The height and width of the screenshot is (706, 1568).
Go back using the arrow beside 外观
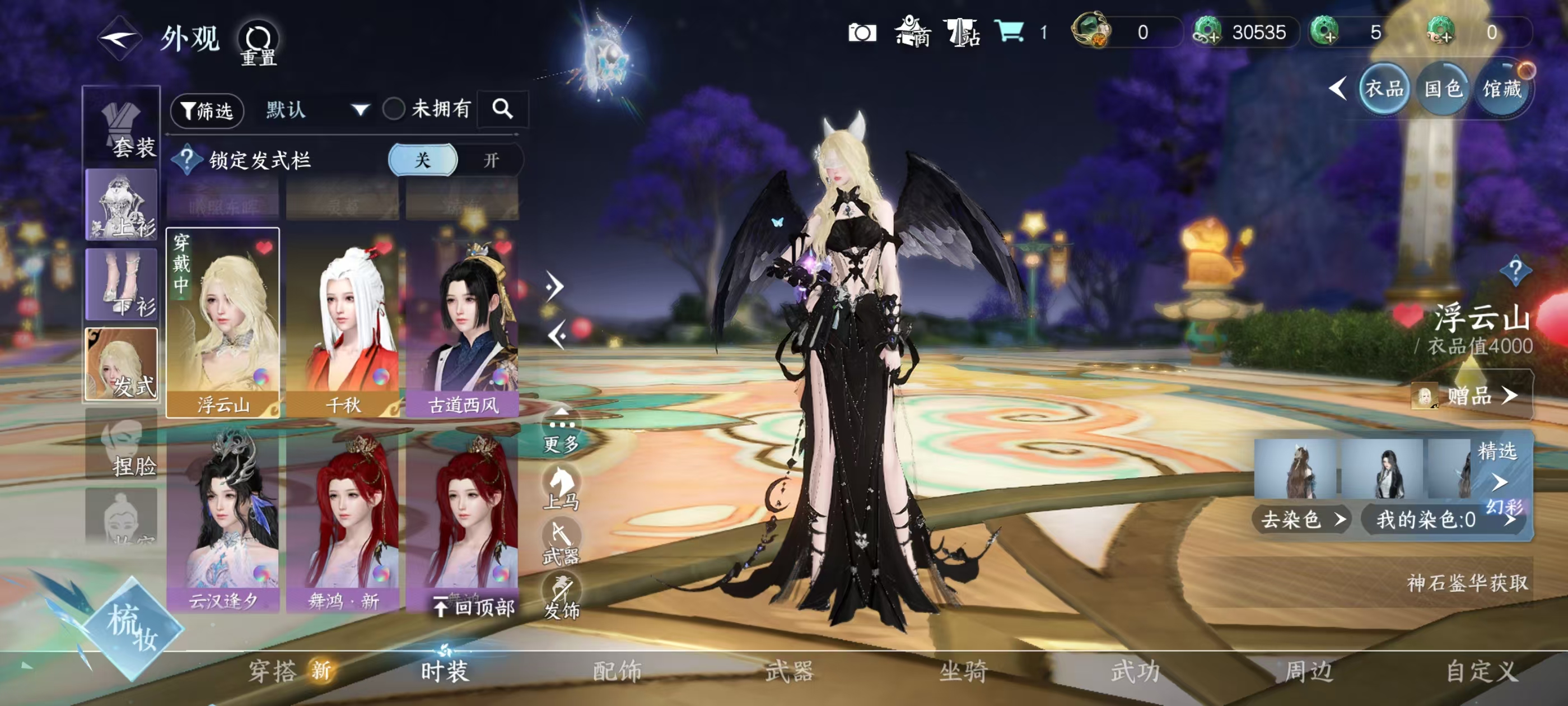120,39
